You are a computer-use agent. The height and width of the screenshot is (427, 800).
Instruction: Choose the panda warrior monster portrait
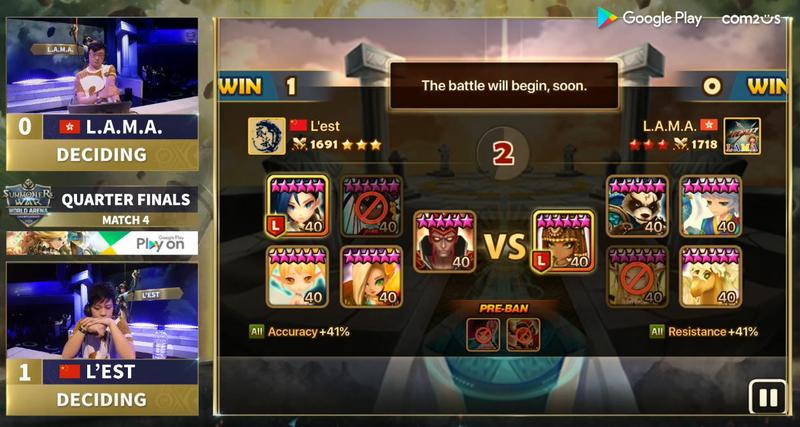[637, 206]
